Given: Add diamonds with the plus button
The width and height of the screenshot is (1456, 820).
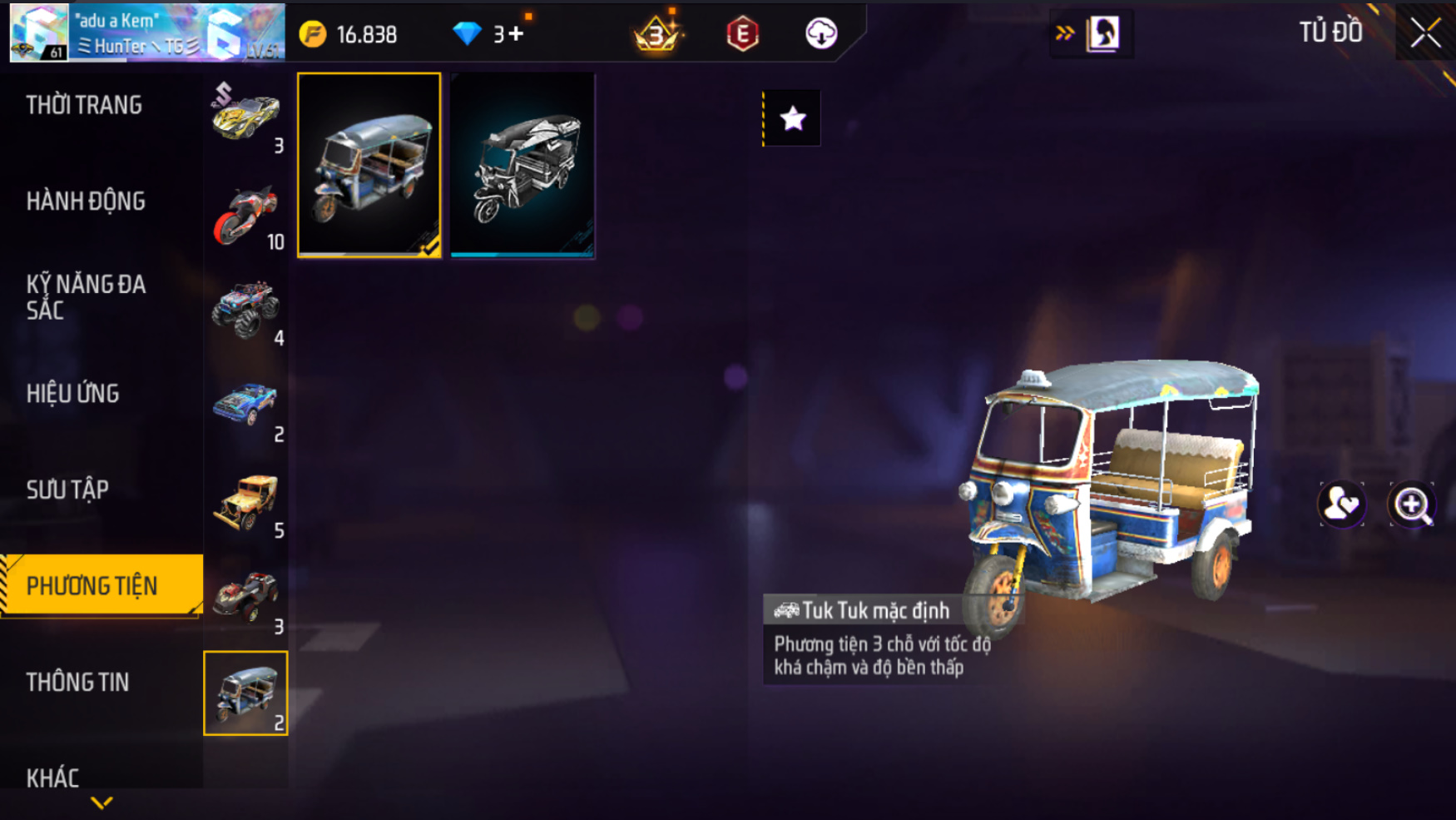Looking at the screenshot, I should point(517,34).
